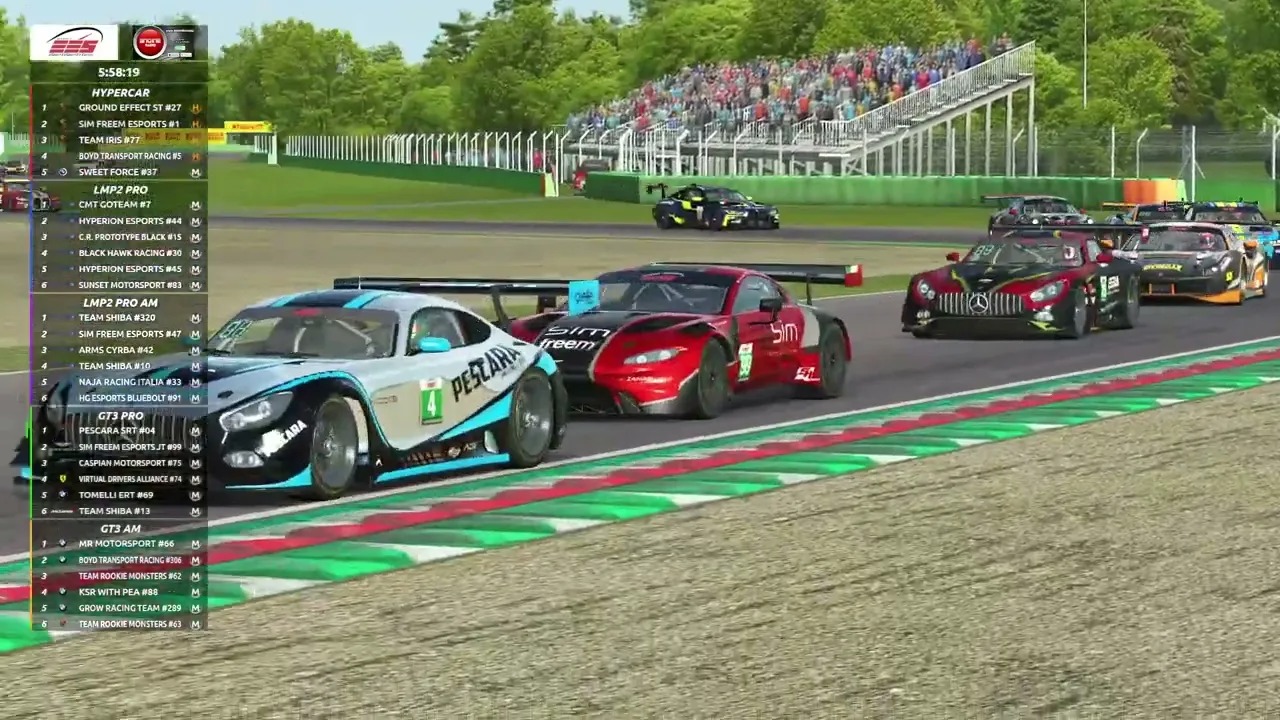This screenshot has width=1280, height=720.
Task: Pick the Black Hawk Racing #30 row
Action: (120, 253)
